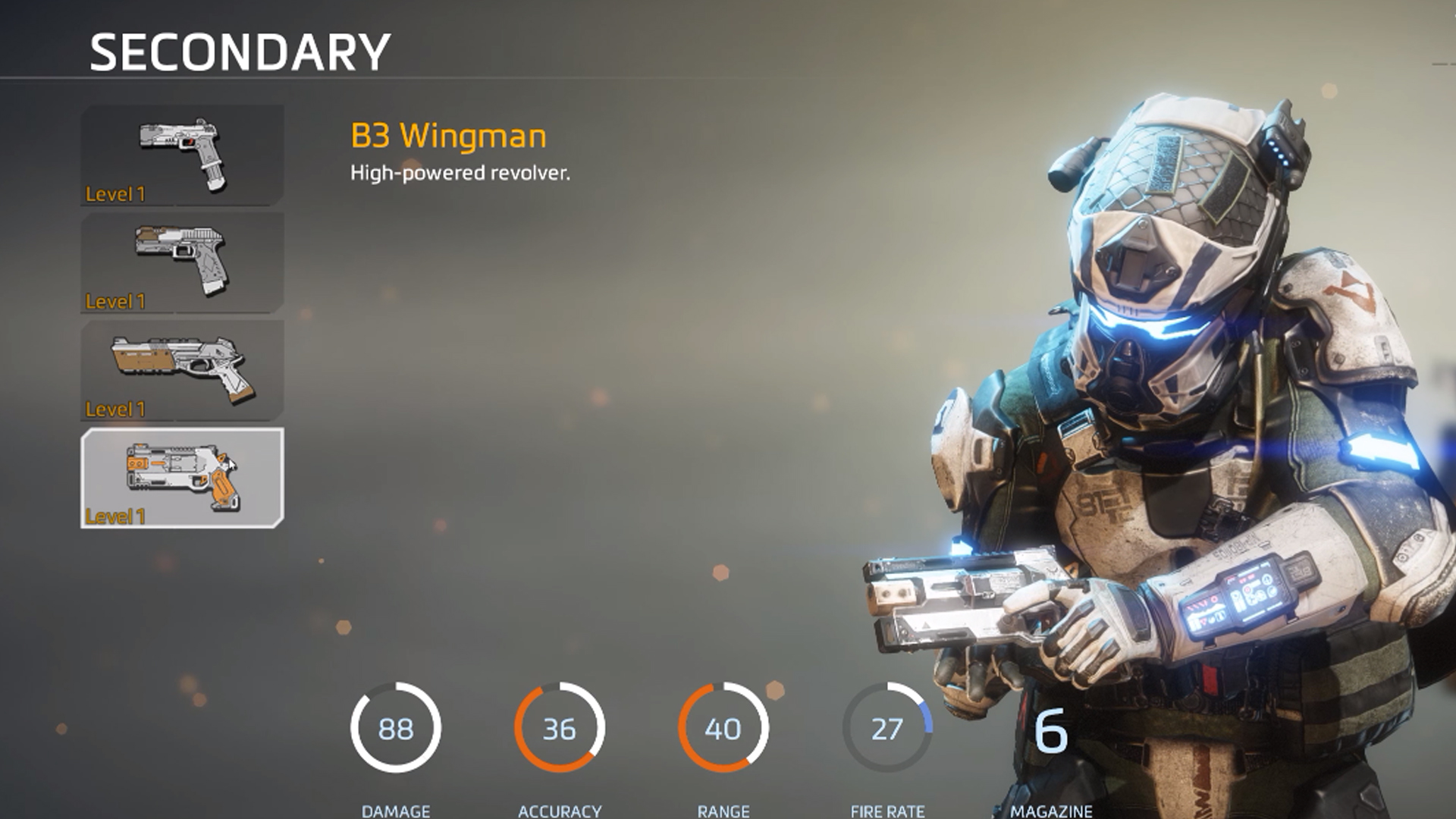
Task: Select the RE-45 Auto pistol with extended magazine
Action: point(182,155)
